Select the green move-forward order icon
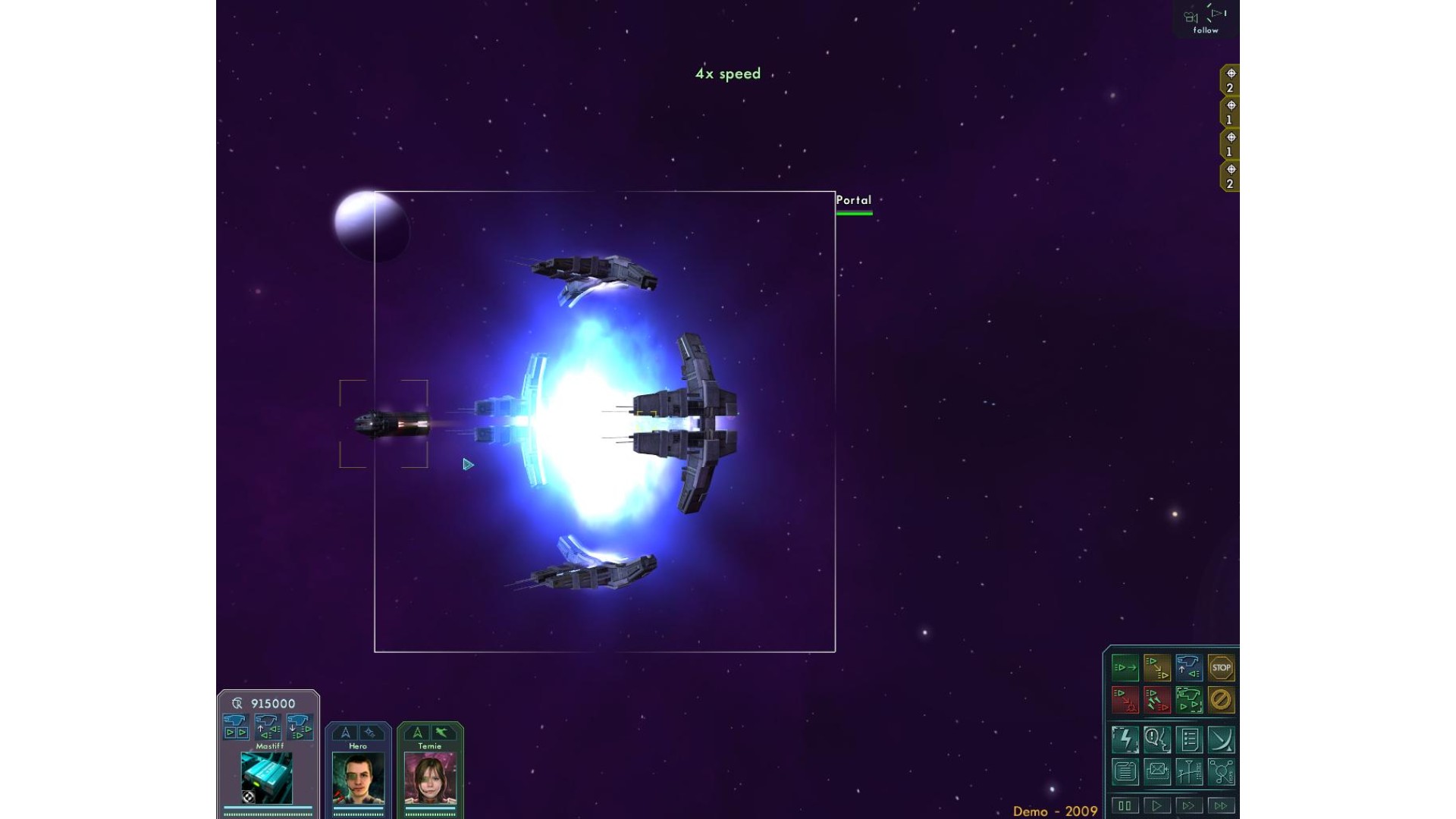The width and height of the screenshot is (1456, 819). click(1125, 668)
